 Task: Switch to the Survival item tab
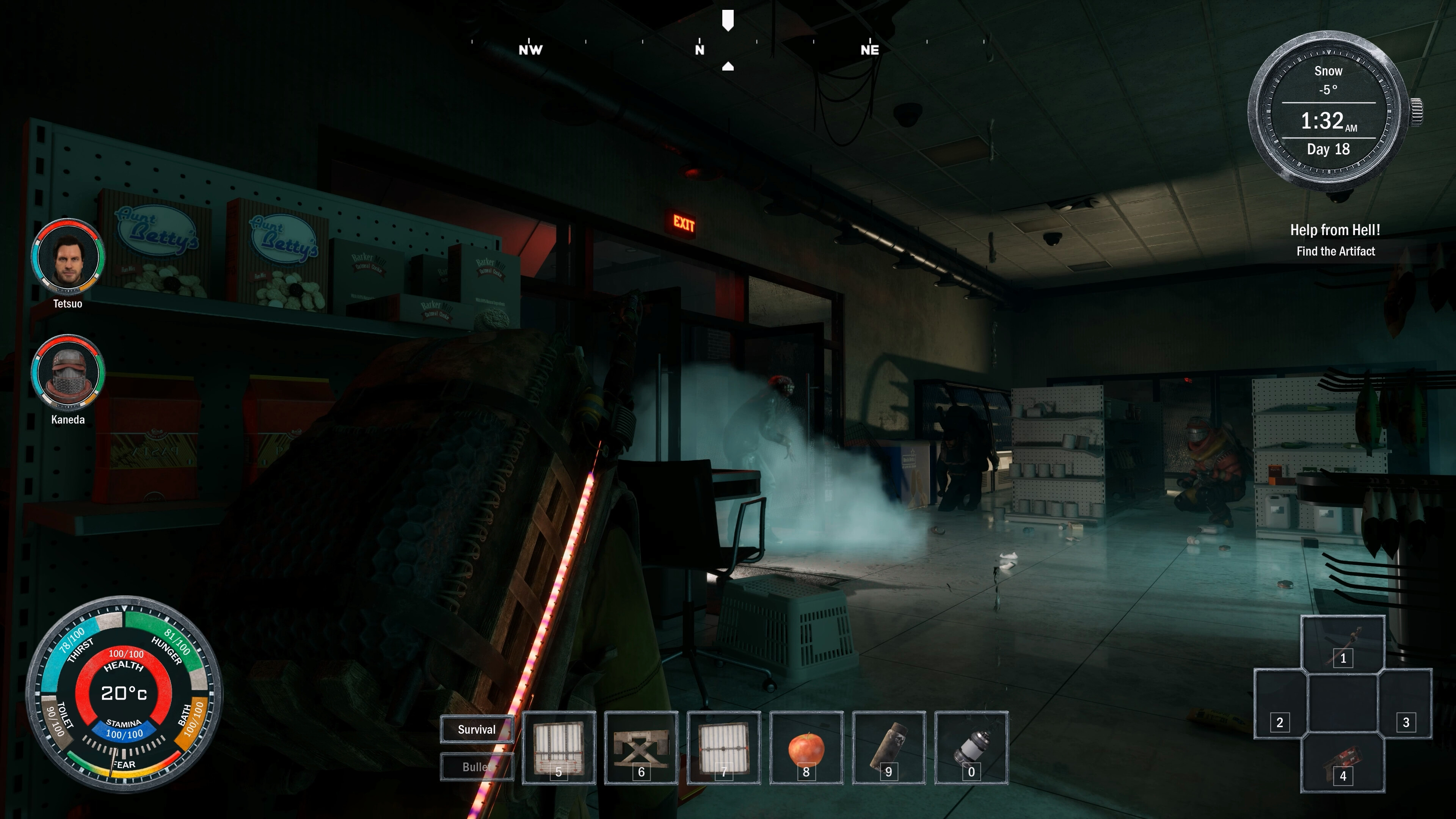tap(477, 730)
